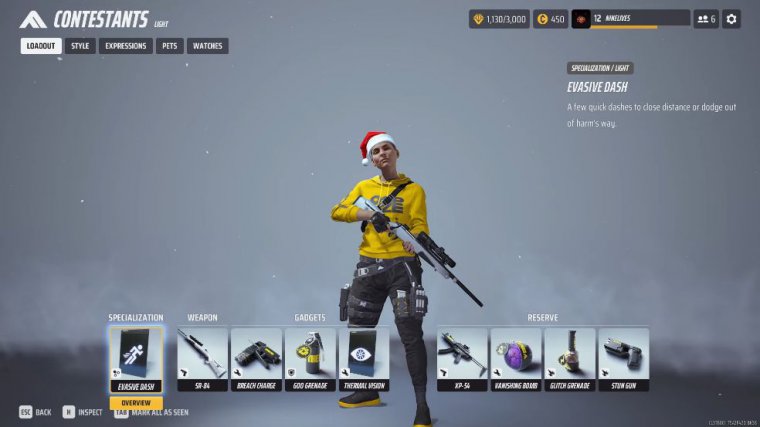
Task: Open settings with the gear icon
Action: coord(732,19)
